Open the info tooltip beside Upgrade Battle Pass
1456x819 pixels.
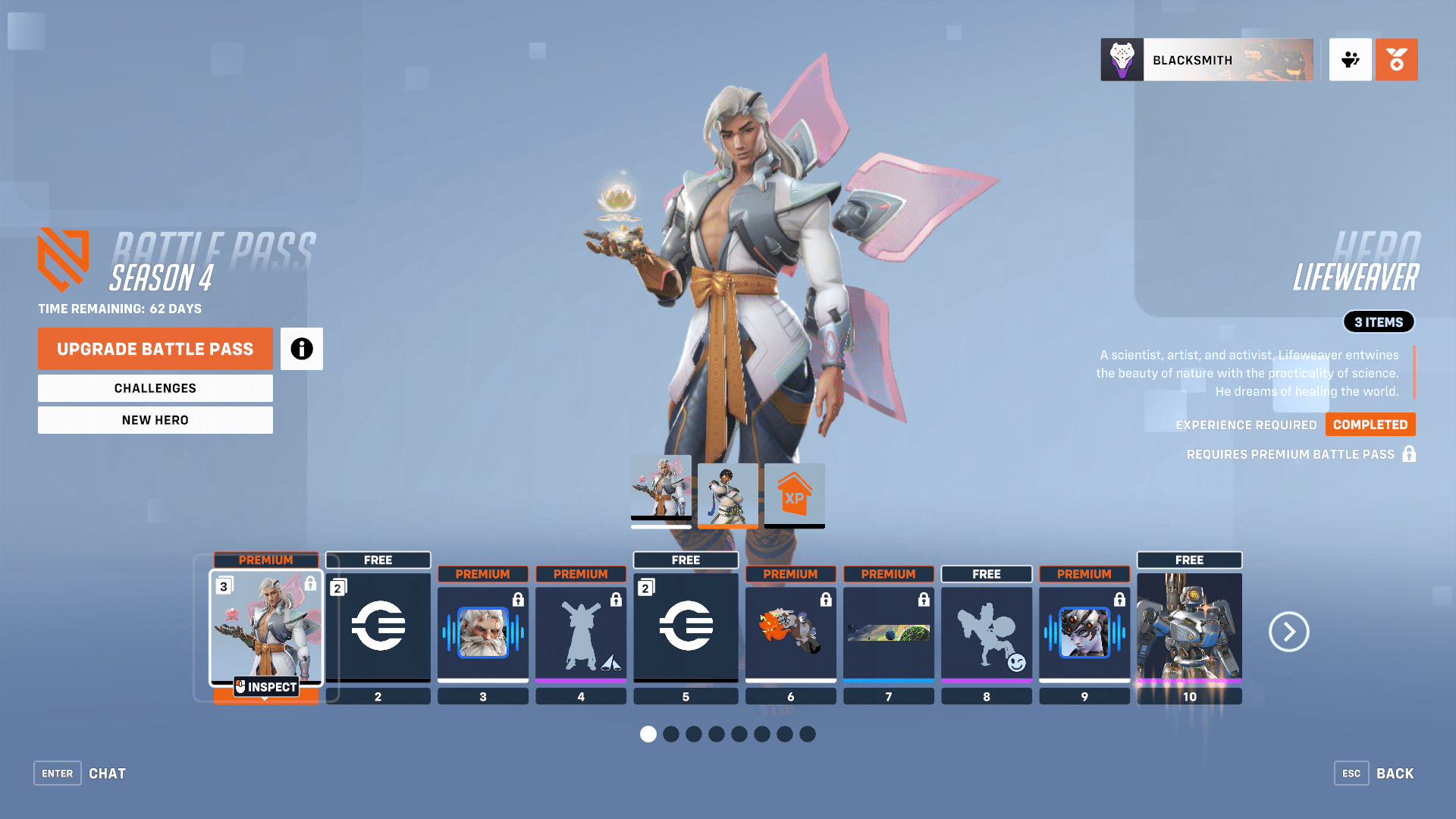coord(302,349)
